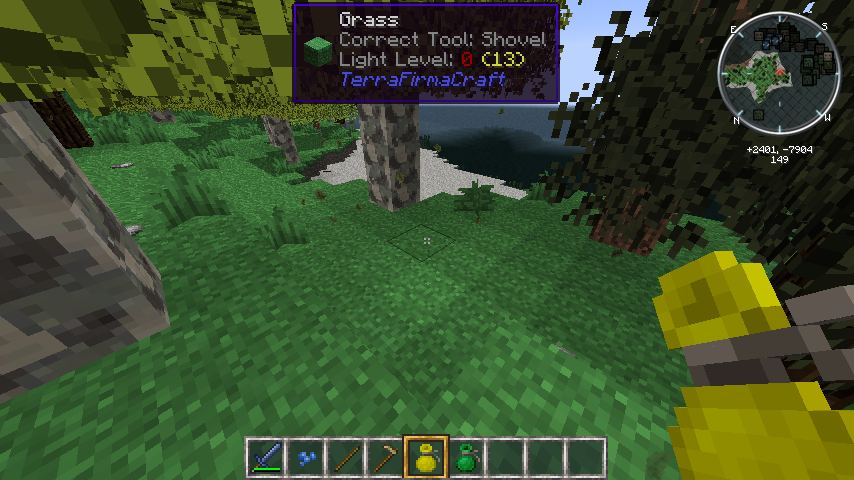Image resolution: width=854 pixels, height=480 pixels.
Task: Select the blue flower hotbar slot
Action: [x=305, y=458]
